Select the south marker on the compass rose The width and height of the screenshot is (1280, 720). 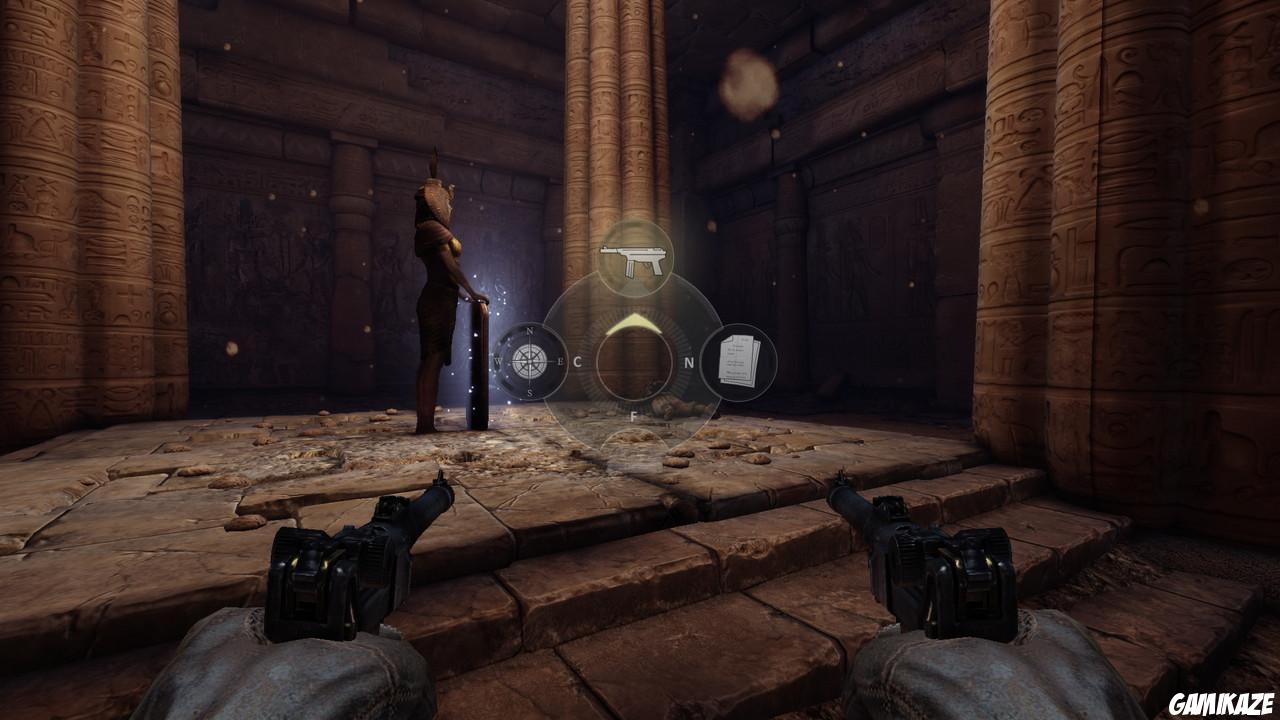528,391
